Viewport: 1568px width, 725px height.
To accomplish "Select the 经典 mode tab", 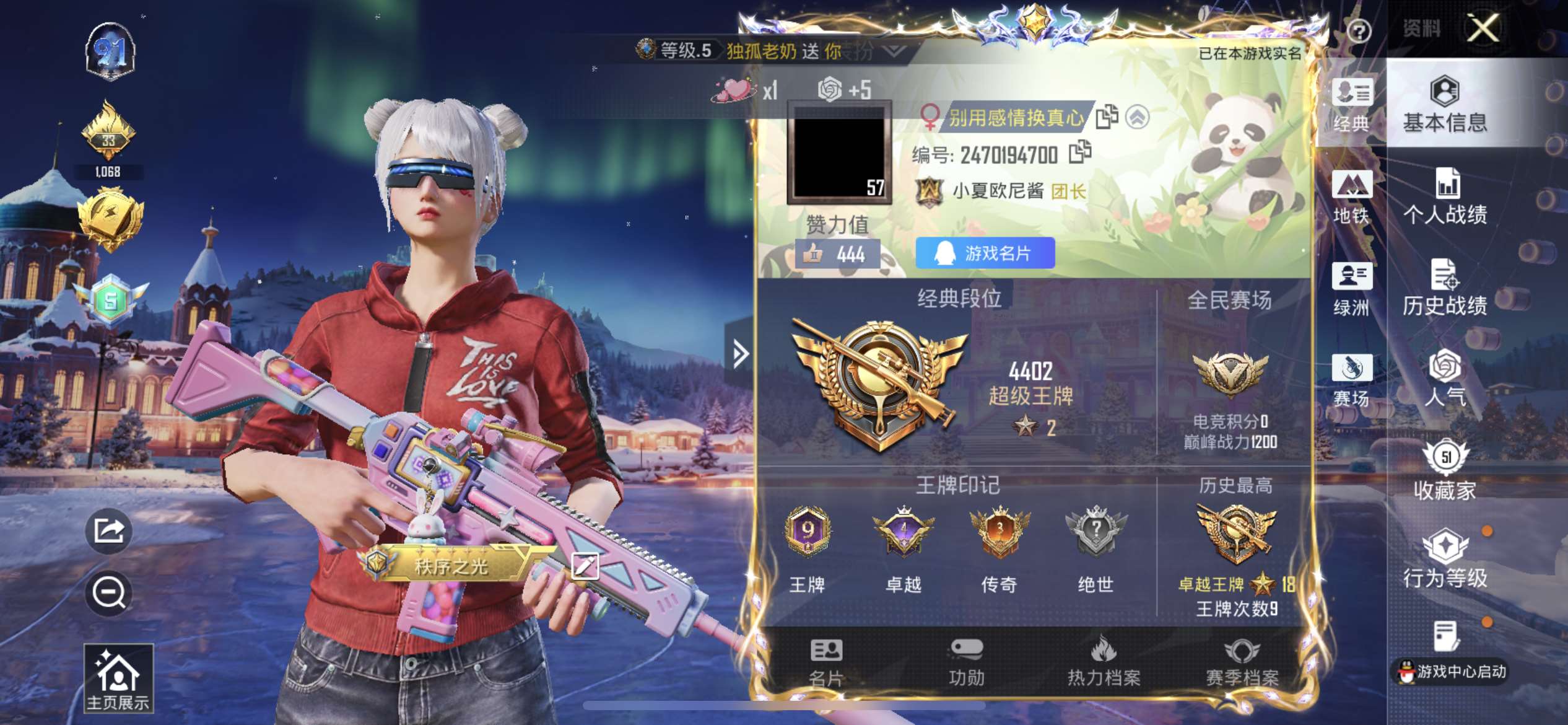I will pos(1352,105).
